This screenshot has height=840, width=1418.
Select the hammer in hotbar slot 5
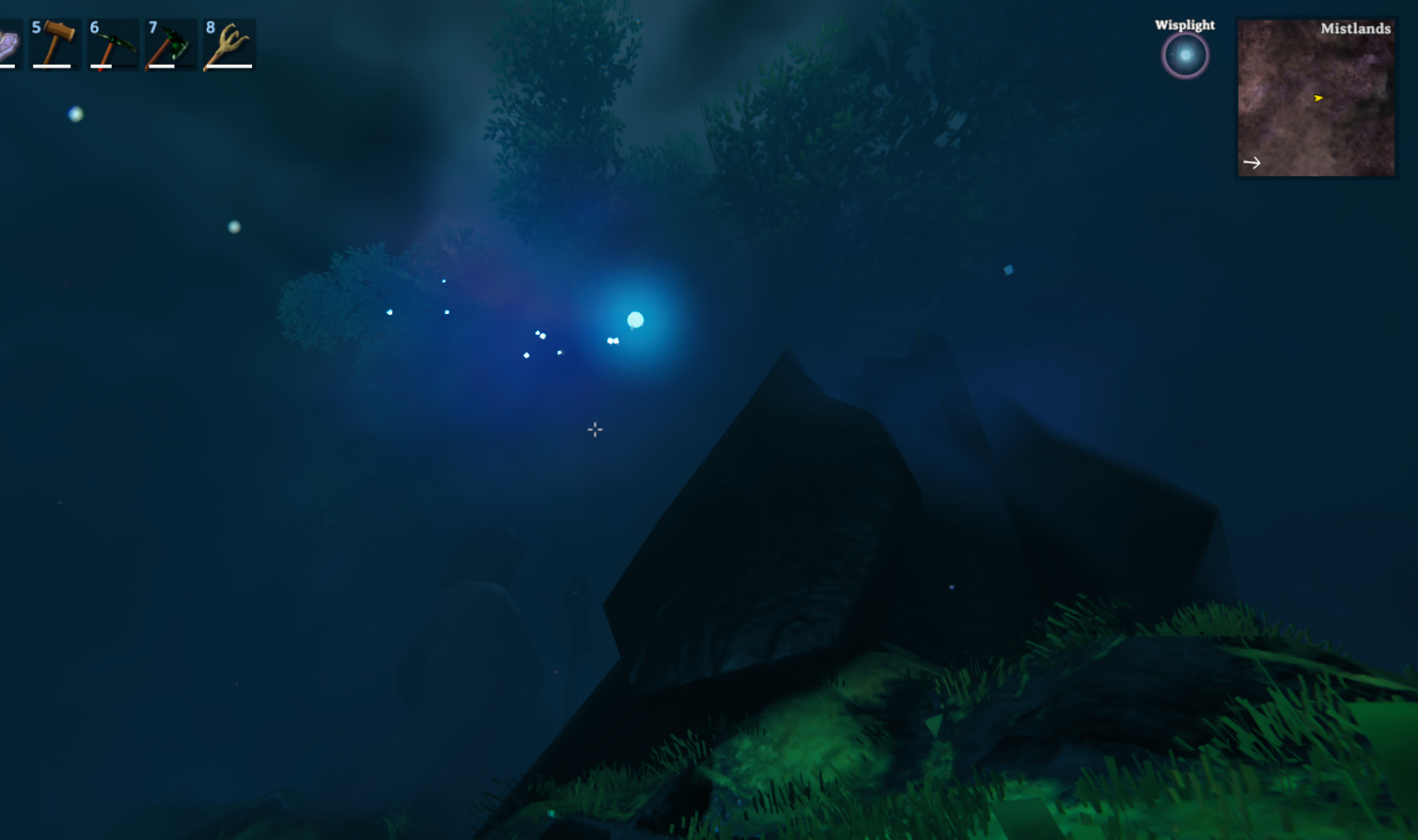[55, 43]
